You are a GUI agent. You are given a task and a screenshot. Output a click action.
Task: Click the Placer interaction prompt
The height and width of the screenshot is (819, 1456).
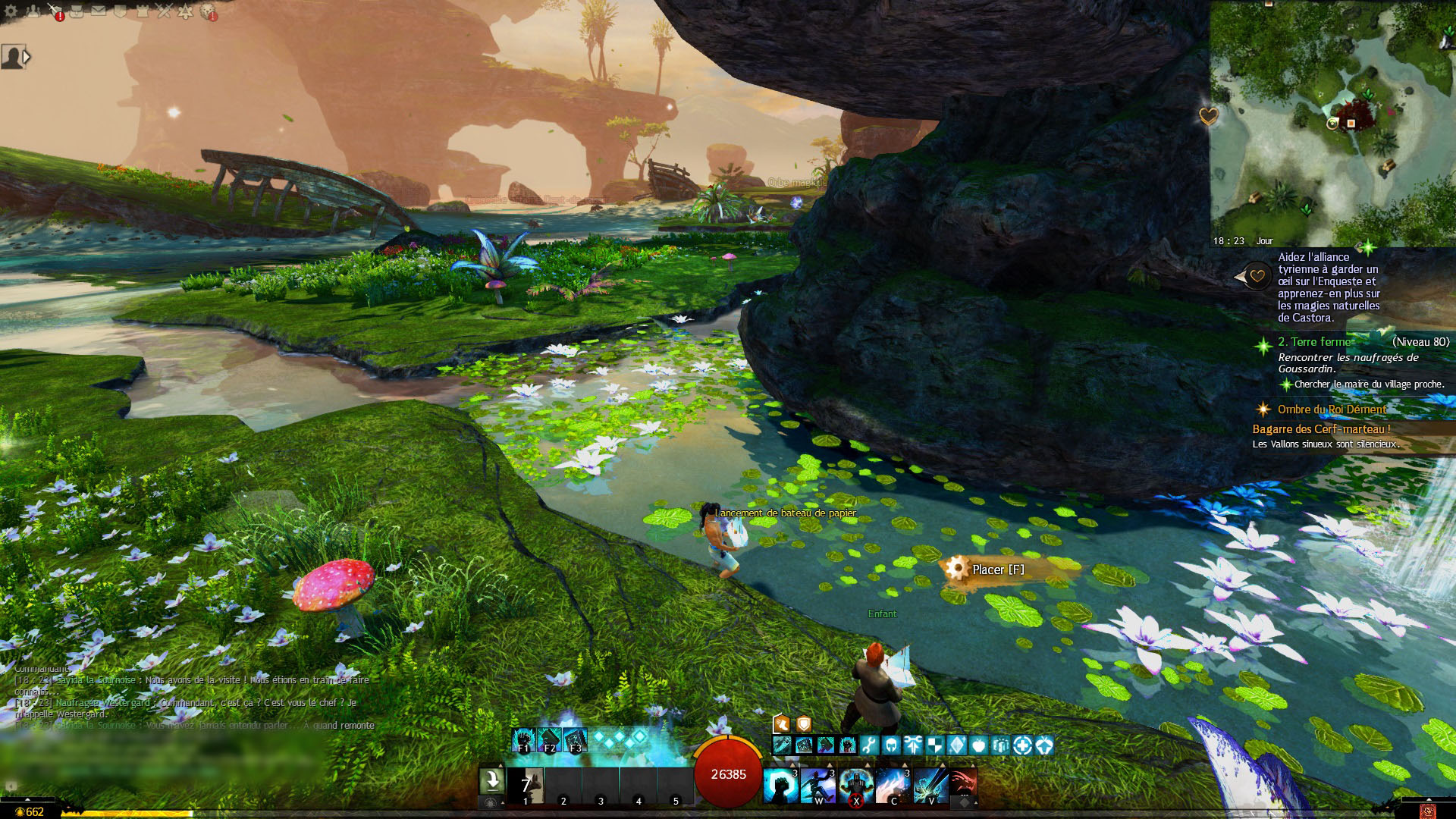point(997,570)
